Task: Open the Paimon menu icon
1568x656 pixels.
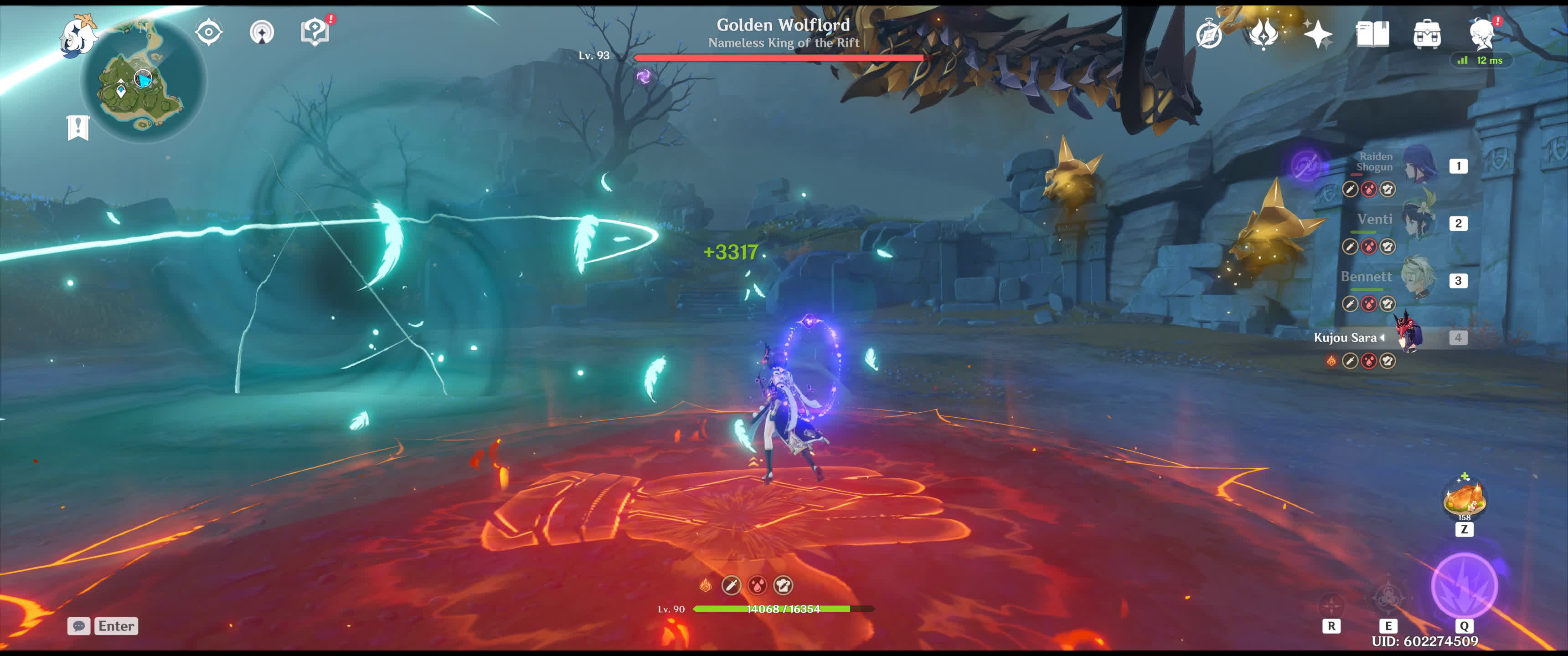Action: click(79, 35)
